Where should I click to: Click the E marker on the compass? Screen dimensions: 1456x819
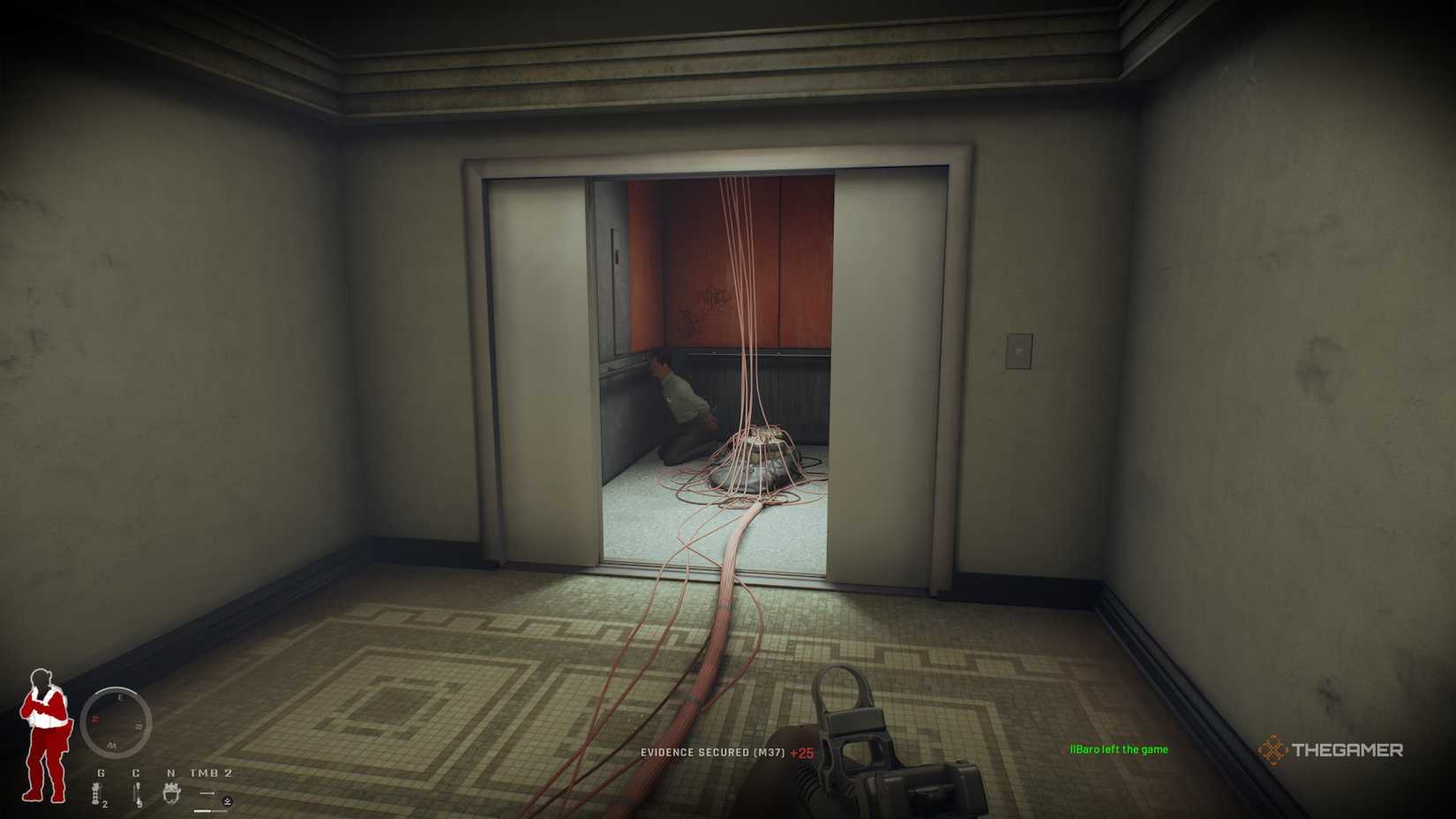pos(118,697)
